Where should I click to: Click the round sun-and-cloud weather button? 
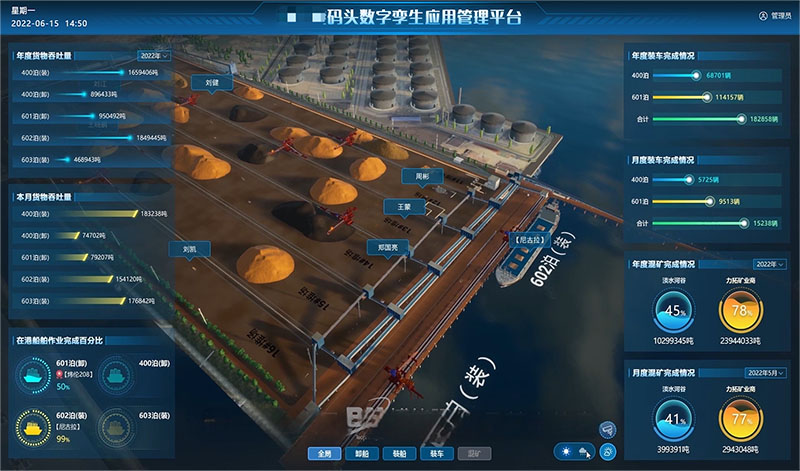(x=609, y=452)
